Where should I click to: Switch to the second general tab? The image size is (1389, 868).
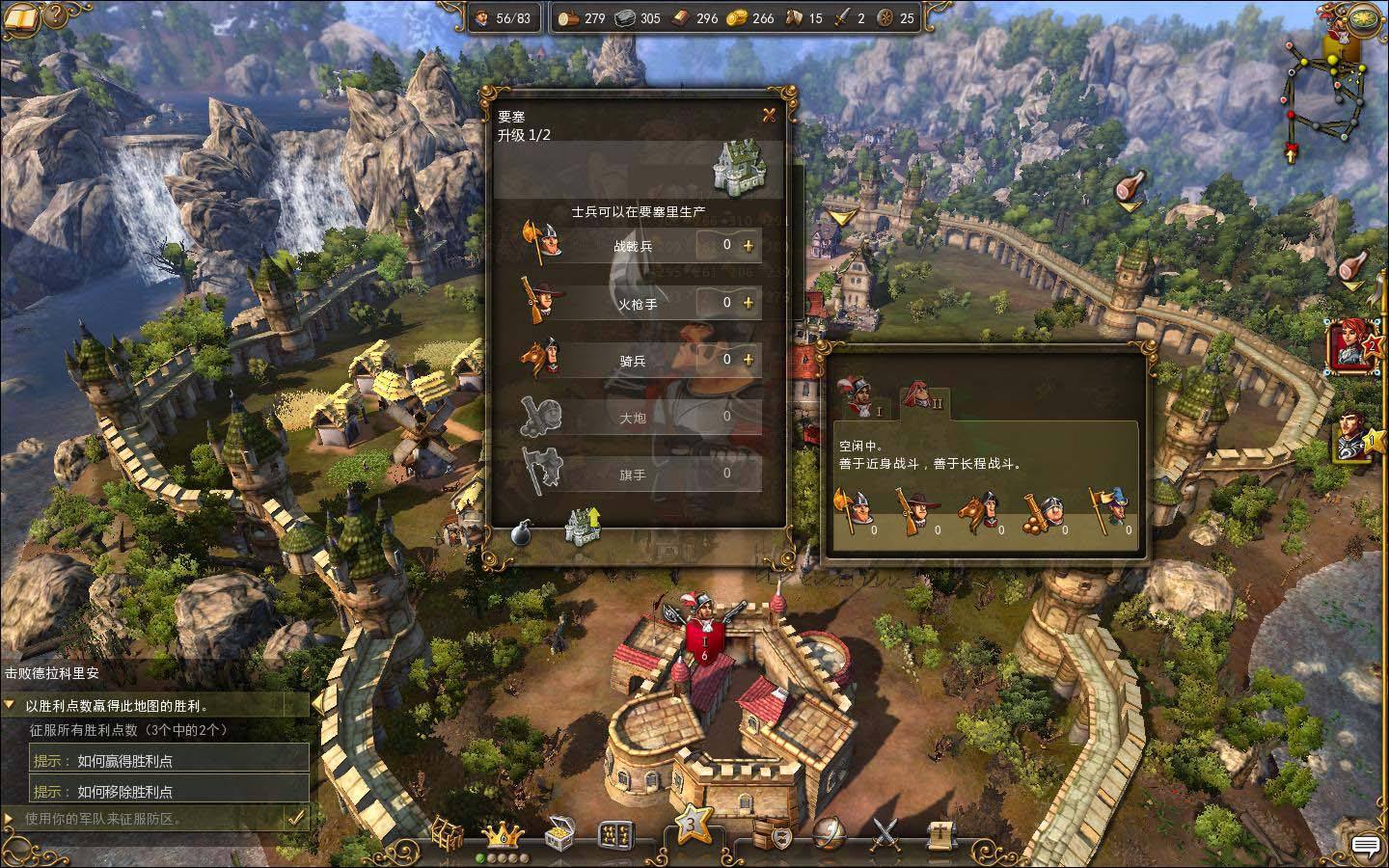pyautogui.click(x=920, y=394)
